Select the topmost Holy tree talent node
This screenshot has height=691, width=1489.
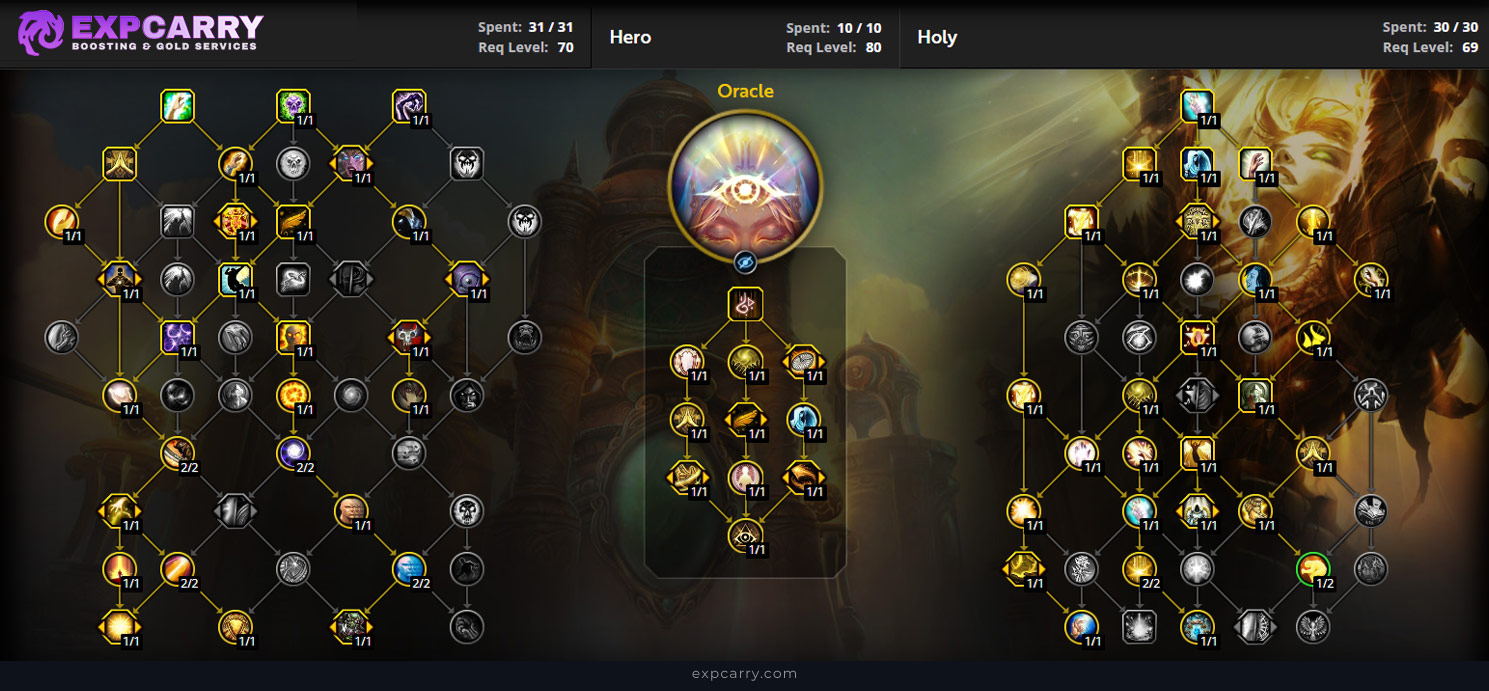pyautogui.click(x=1197, y=106)
